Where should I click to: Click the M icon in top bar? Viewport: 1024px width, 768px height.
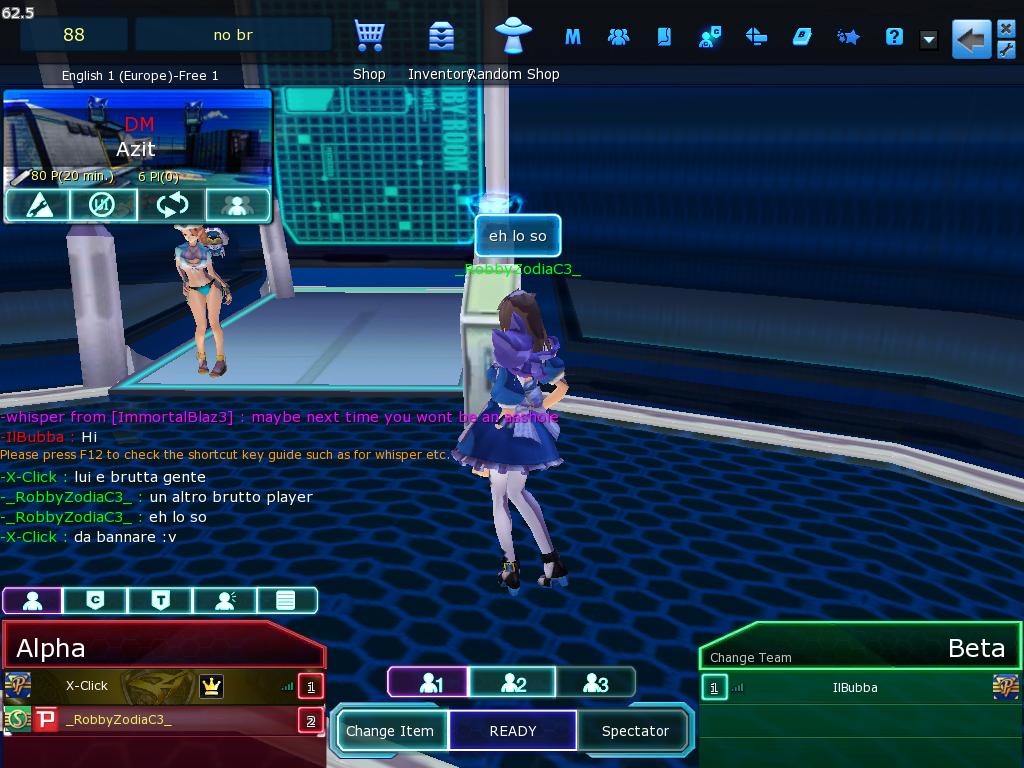pyautogui.click(x=573, y=37)
